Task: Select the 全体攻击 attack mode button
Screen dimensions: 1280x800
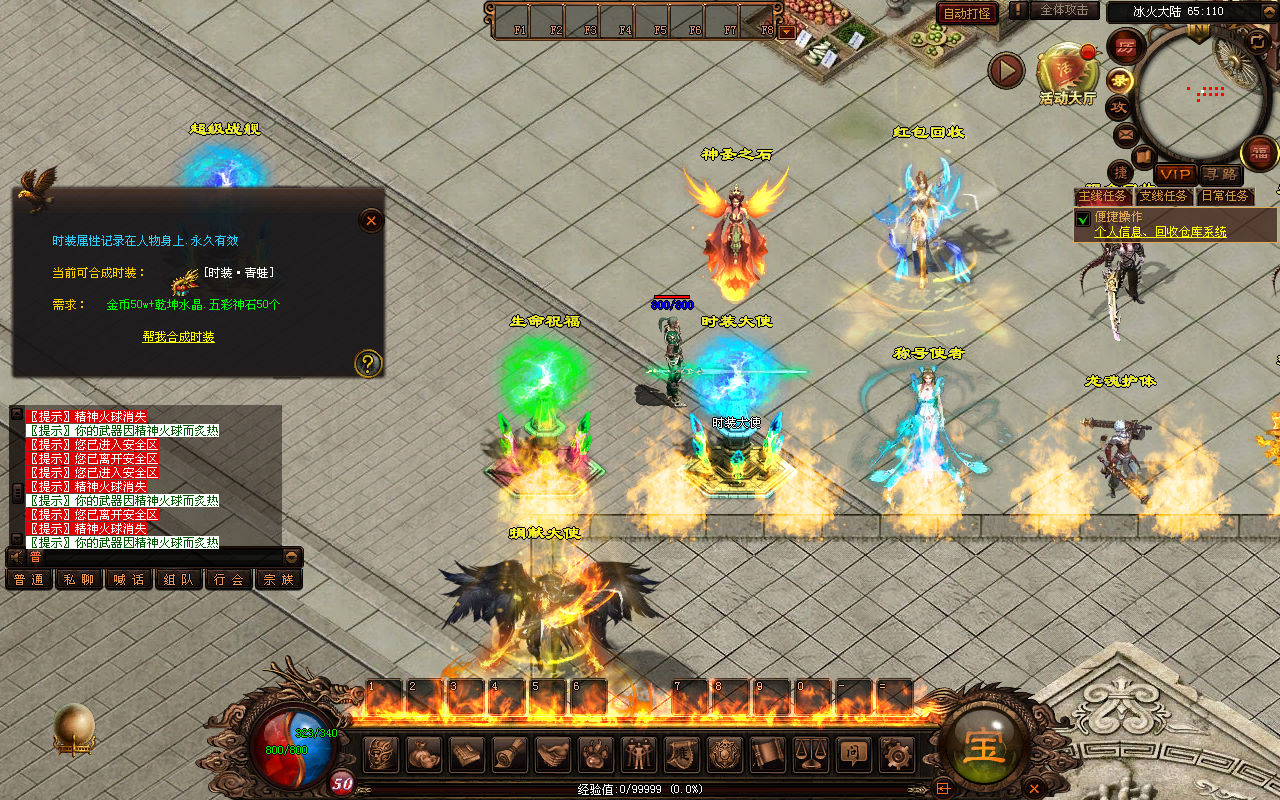Action: 1064,10
